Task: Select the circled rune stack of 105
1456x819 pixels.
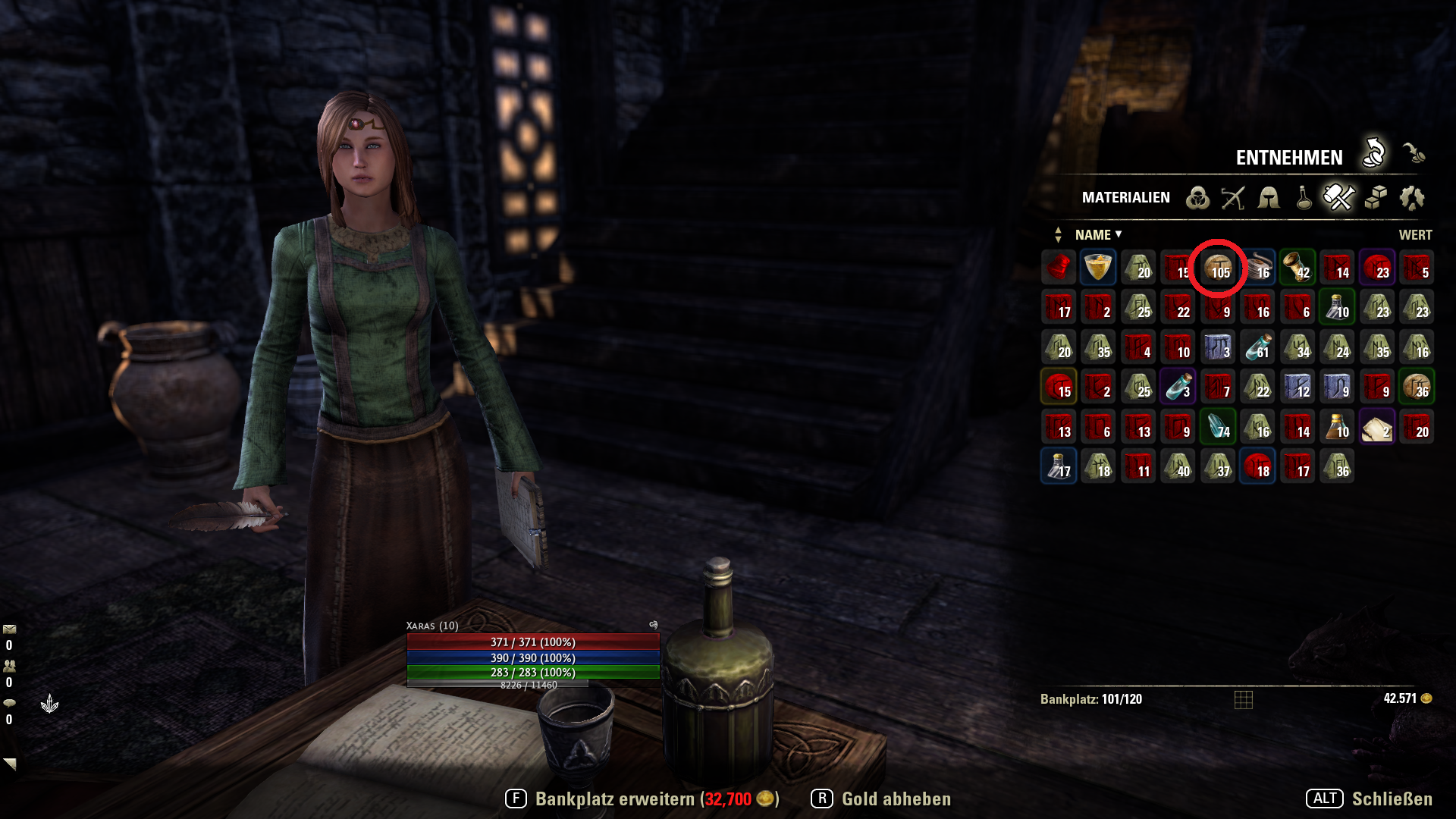Action: 1218,267
